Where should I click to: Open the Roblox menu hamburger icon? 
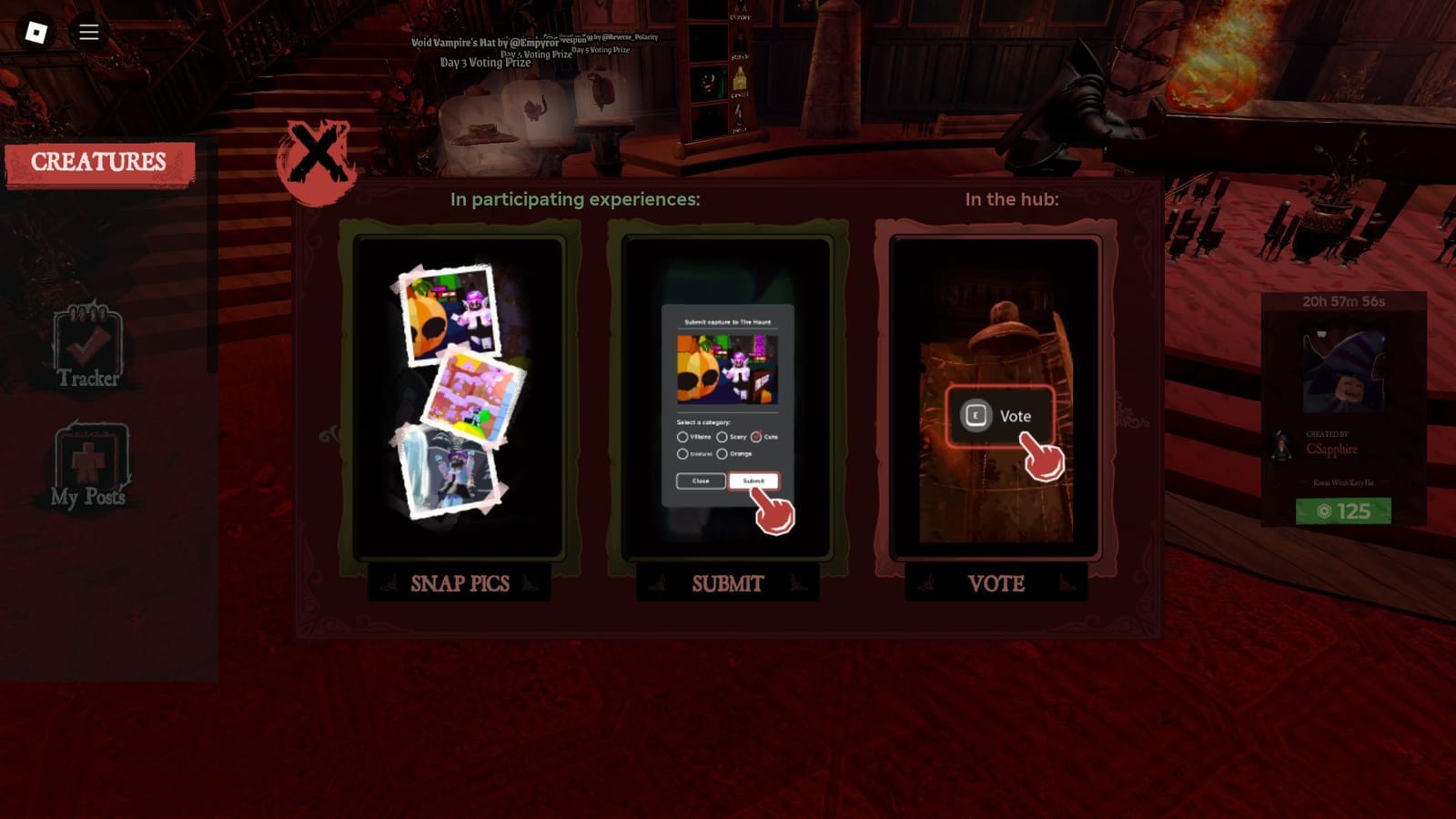tap(88, 31)
